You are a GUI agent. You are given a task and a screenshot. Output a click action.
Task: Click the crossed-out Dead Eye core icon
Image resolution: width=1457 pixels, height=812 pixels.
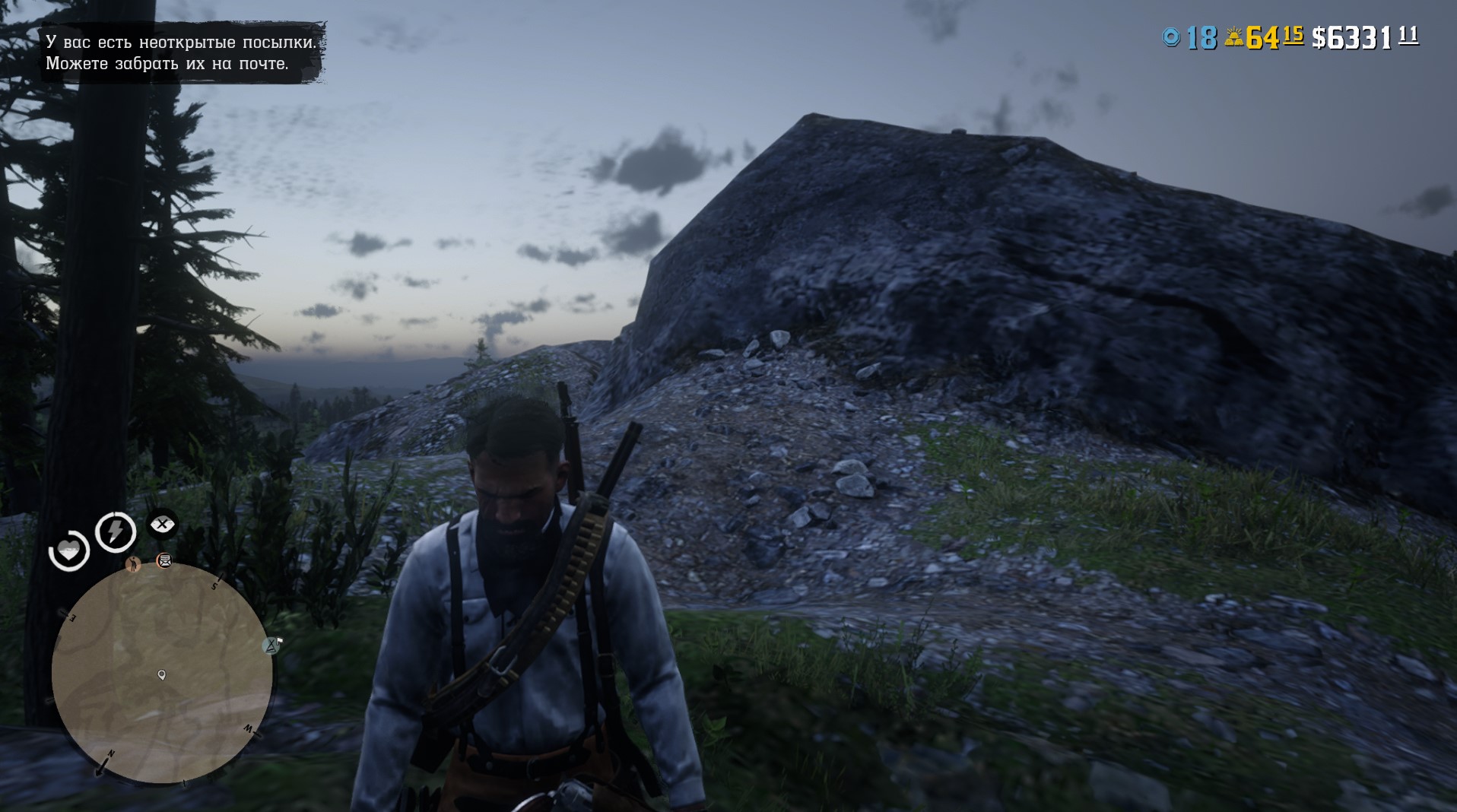click(x=162, y=524)
